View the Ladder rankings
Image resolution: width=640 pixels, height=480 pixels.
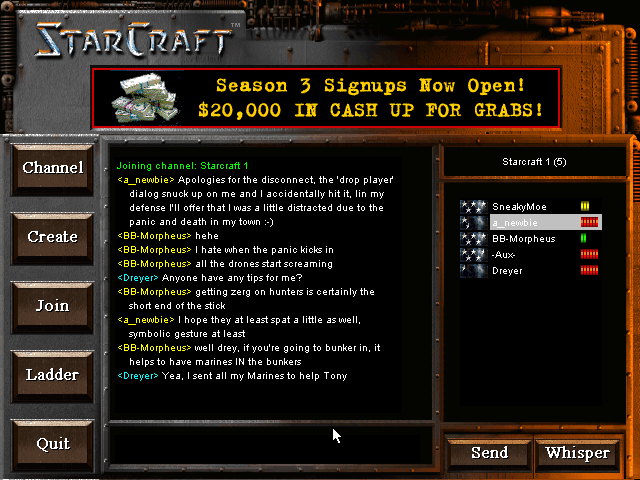click(x=53, y=375)
